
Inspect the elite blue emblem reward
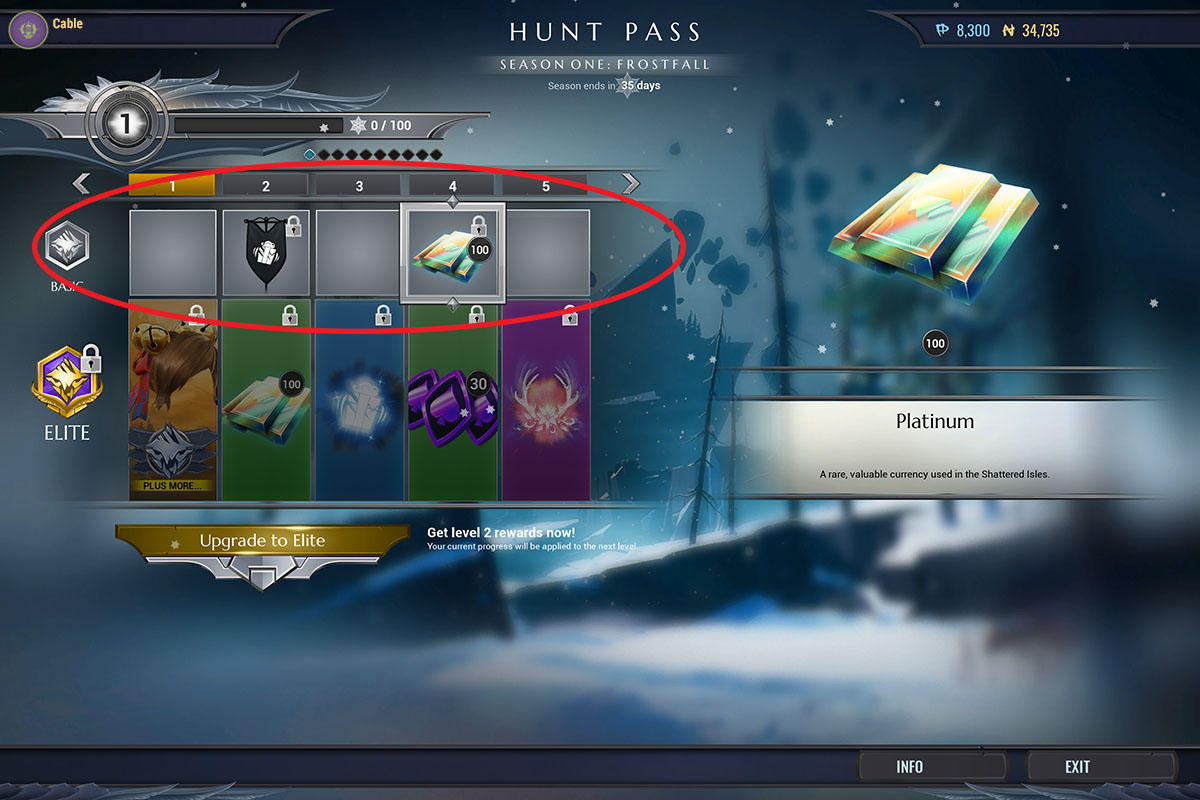click(359, 400)
